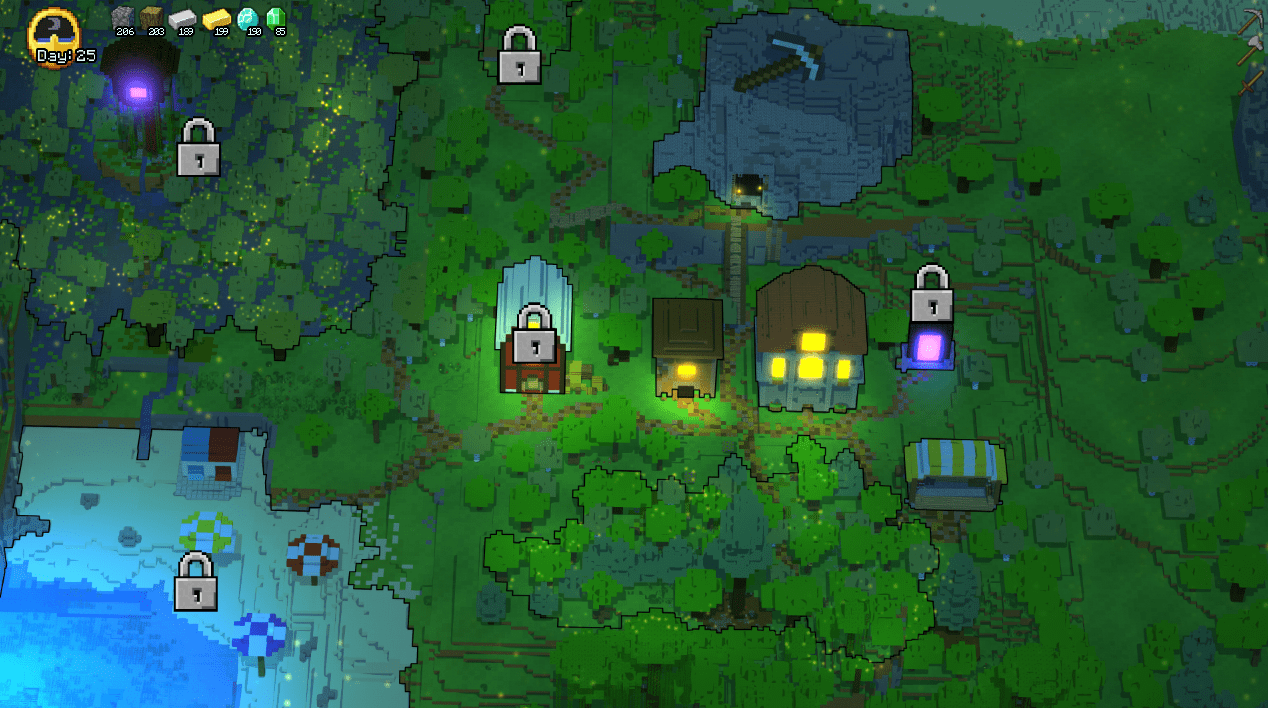
Task: Click the pickaxe tool icon in the corner
Action: click(x=1252, y=21)
